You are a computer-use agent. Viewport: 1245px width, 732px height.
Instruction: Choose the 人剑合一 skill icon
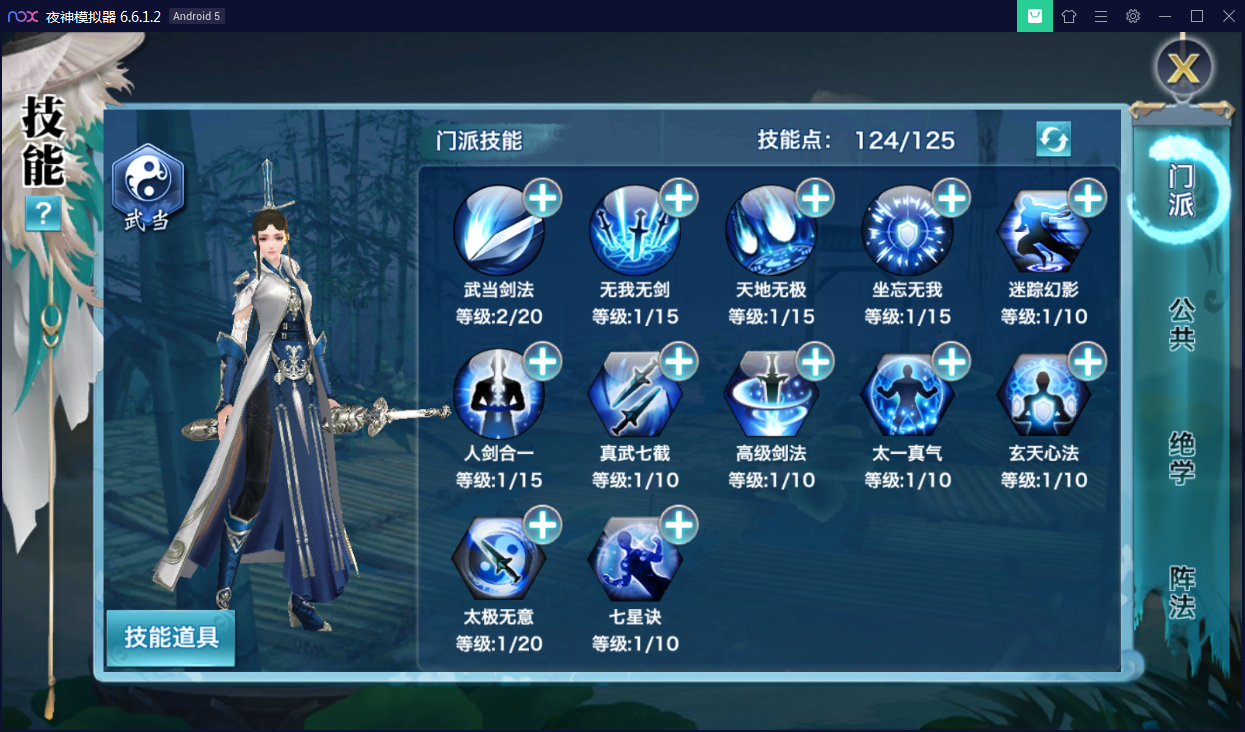point(499,395)
